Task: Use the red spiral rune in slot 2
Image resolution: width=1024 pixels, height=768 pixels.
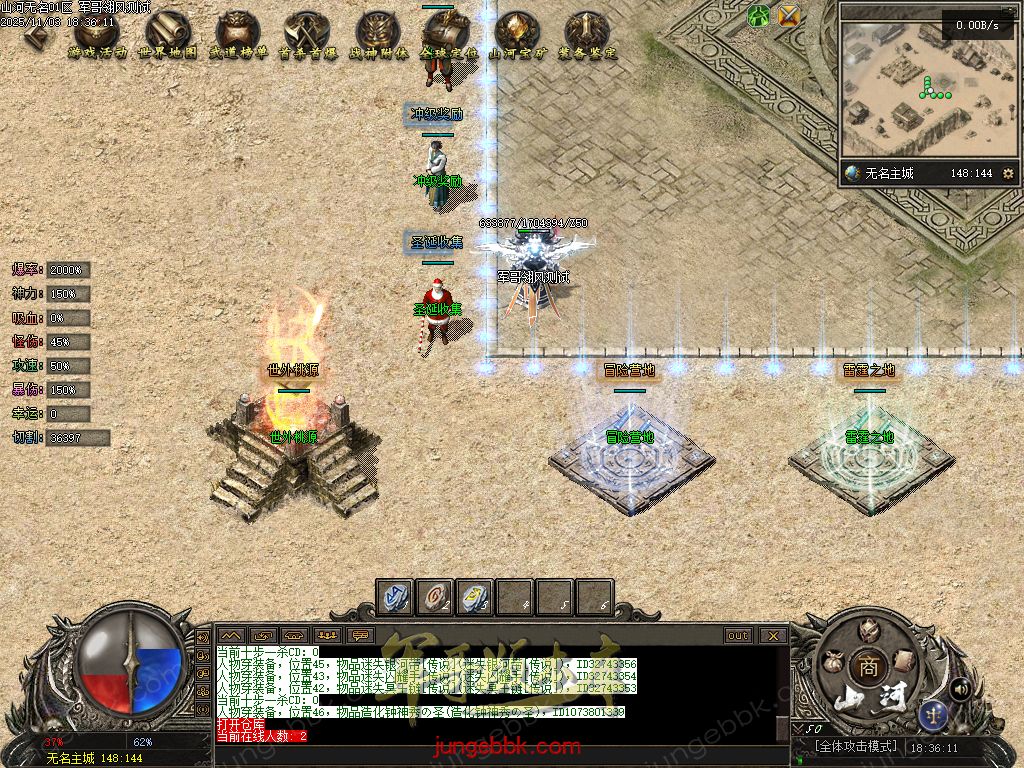Action: tap(435, 596)
